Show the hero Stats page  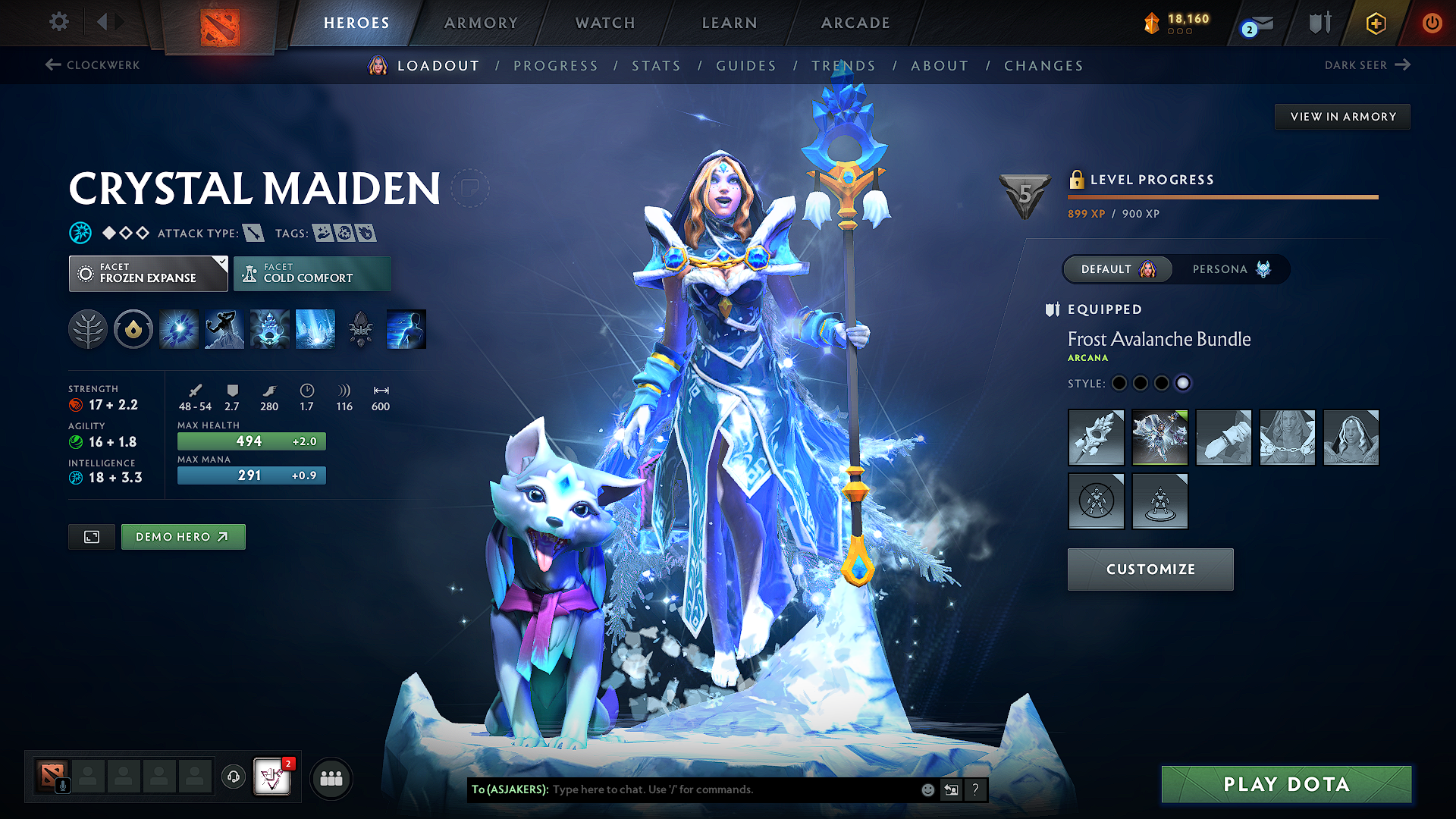point(656,66)
